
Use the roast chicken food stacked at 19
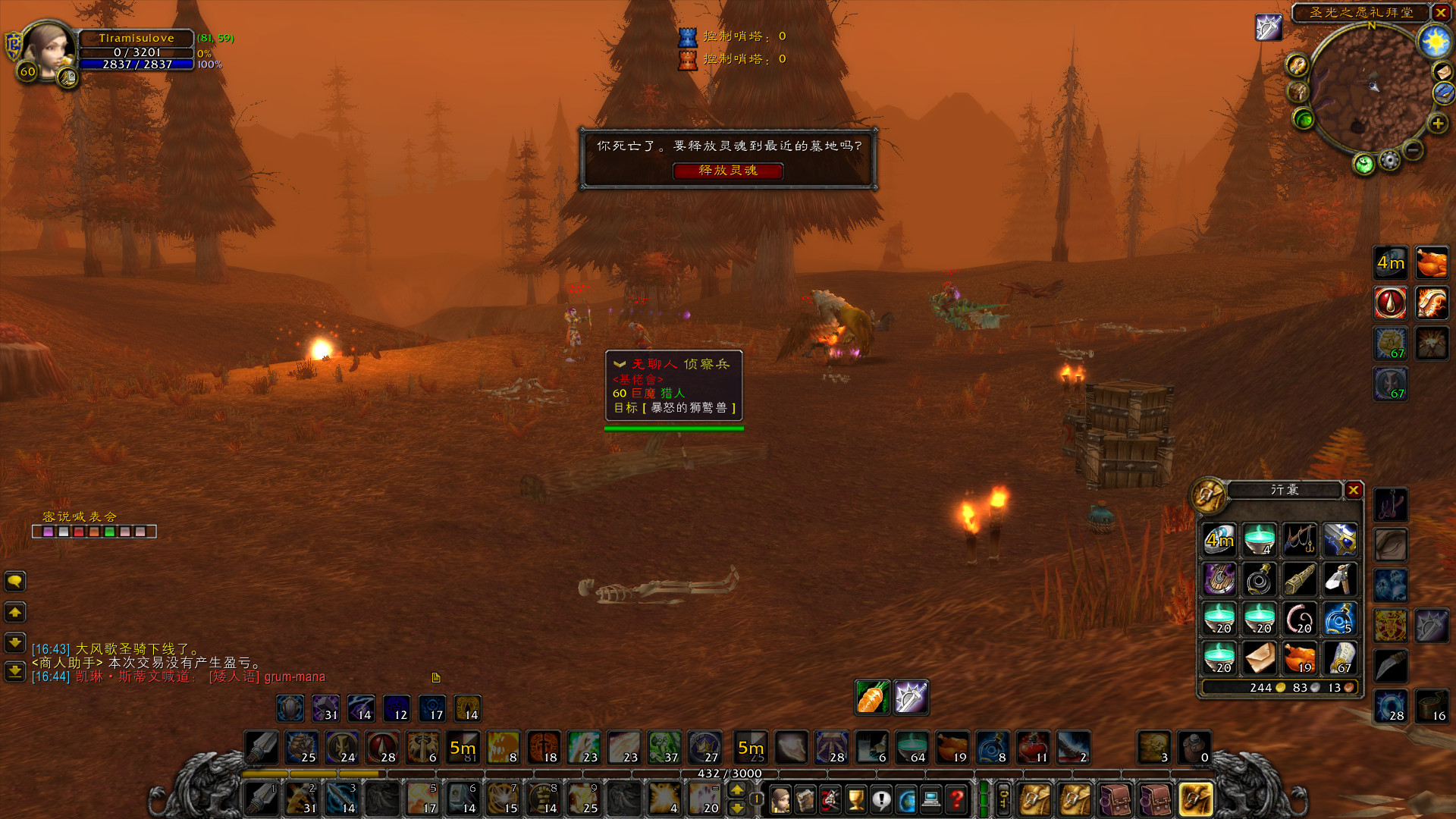point(1299,659)
